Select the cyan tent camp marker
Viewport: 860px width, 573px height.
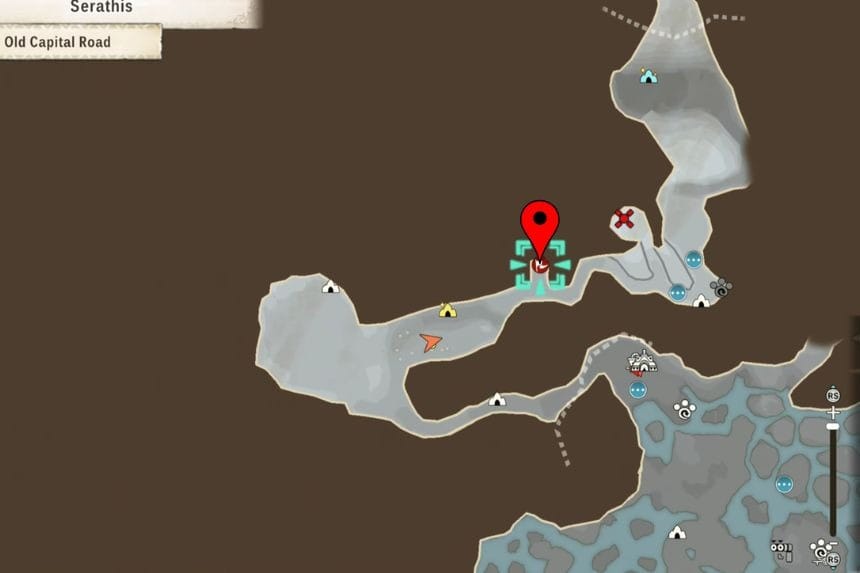coord(648,76)
